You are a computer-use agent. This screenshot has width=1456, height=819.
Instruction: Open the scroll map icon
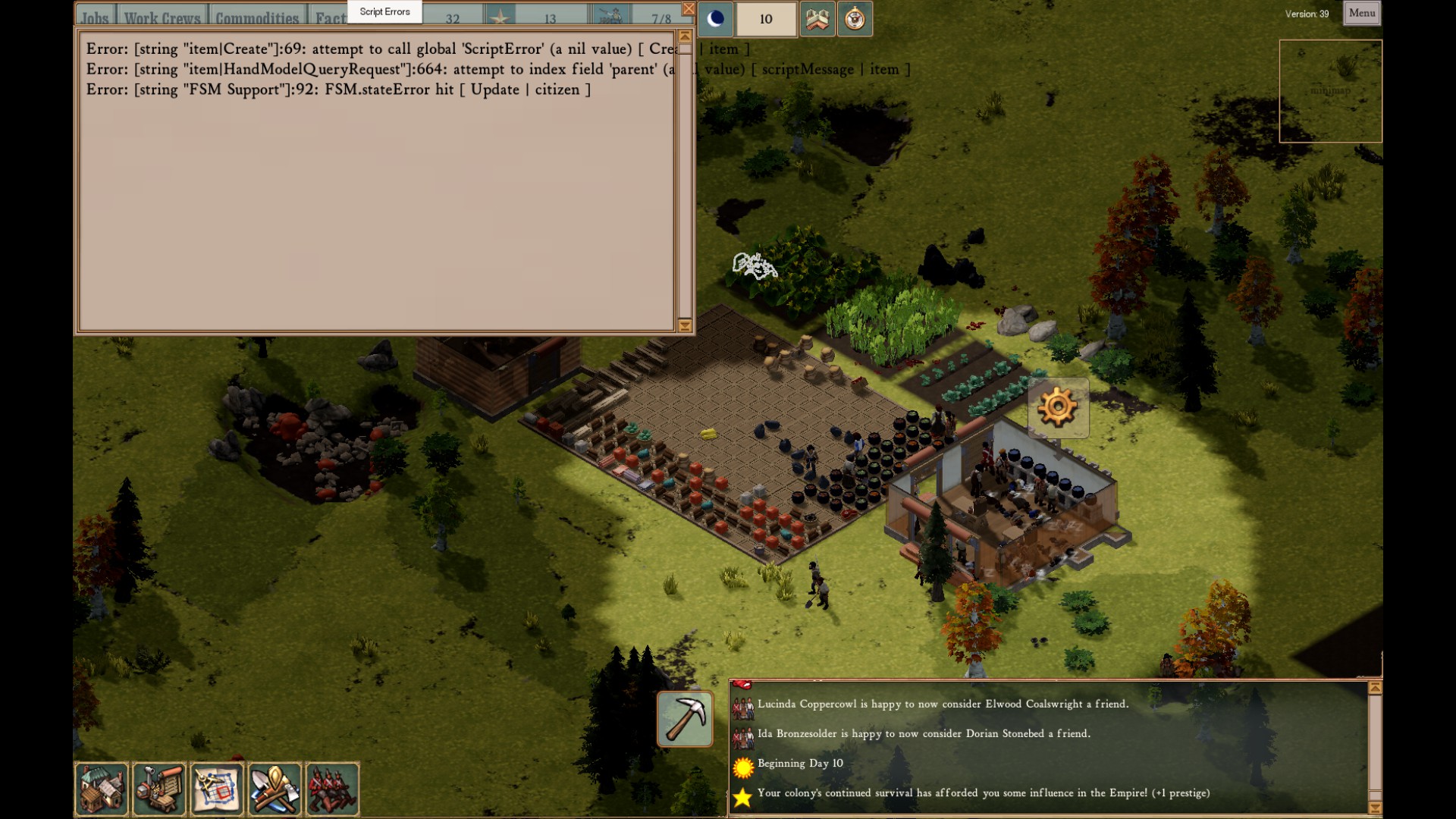click(x=817, y=19)
